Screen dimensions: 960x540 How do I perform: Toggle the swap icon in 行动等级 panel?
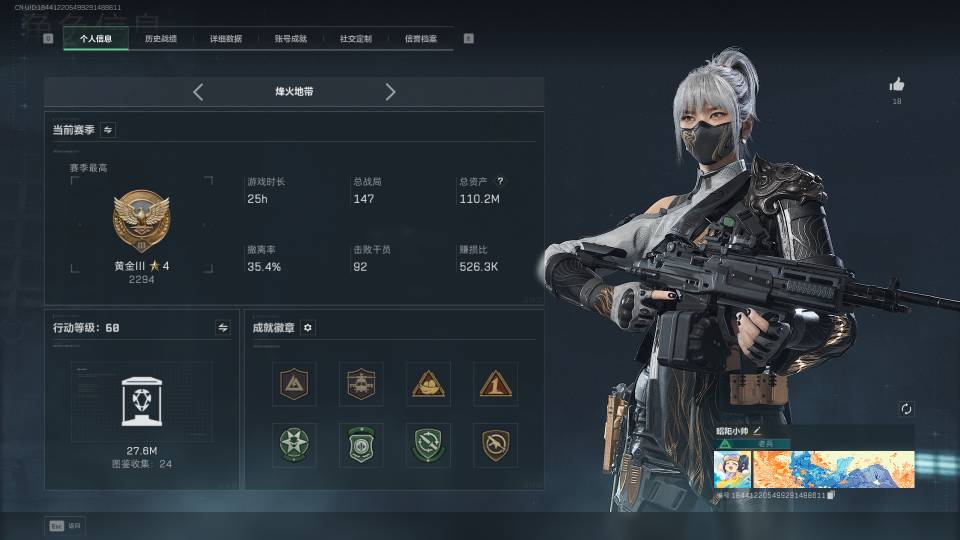point(223,327)
